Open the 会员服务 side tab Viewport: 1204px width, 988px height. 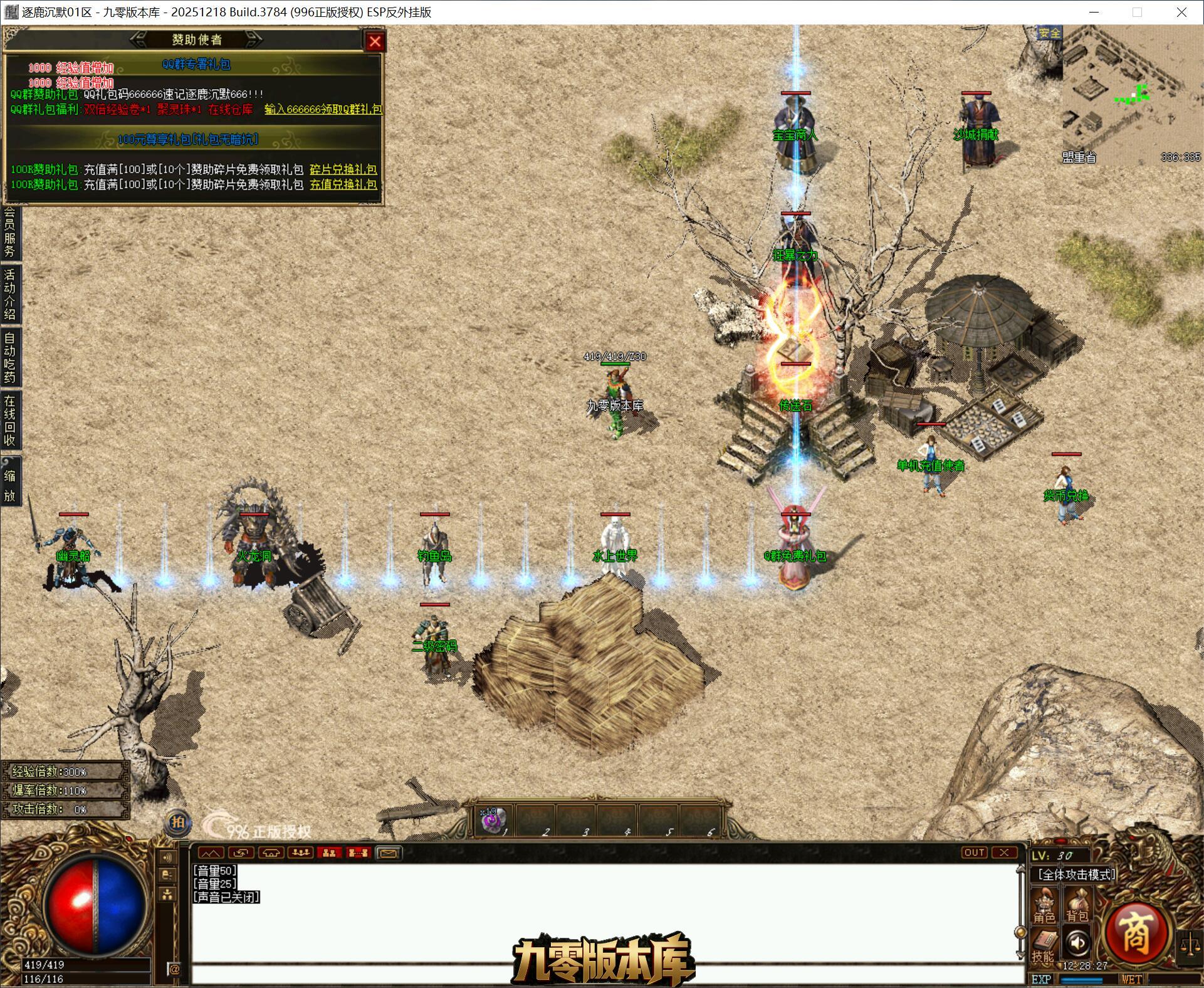tap(9, 233)
